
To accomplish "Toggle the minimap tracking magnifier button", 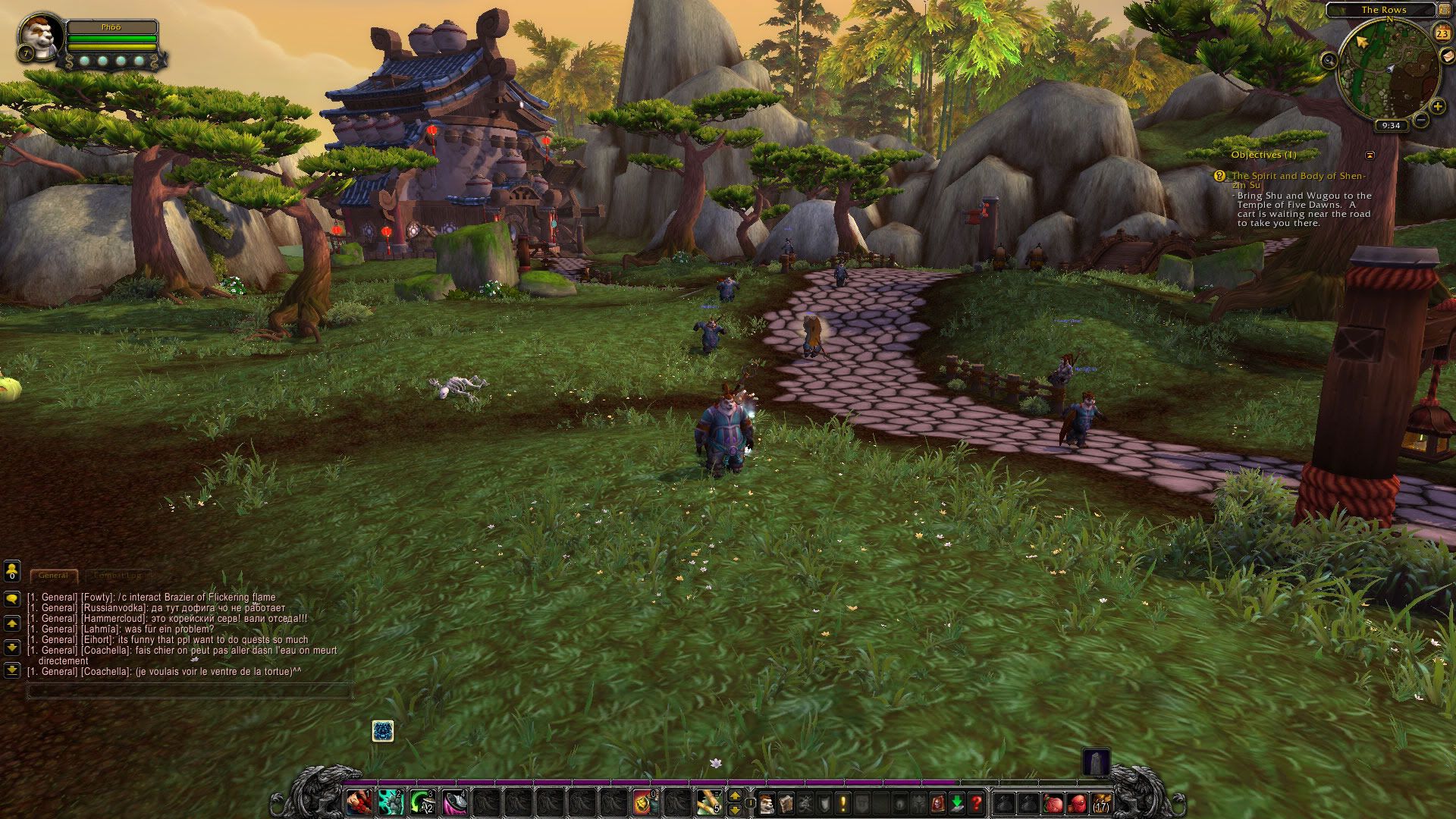I will click(1329, 61).
